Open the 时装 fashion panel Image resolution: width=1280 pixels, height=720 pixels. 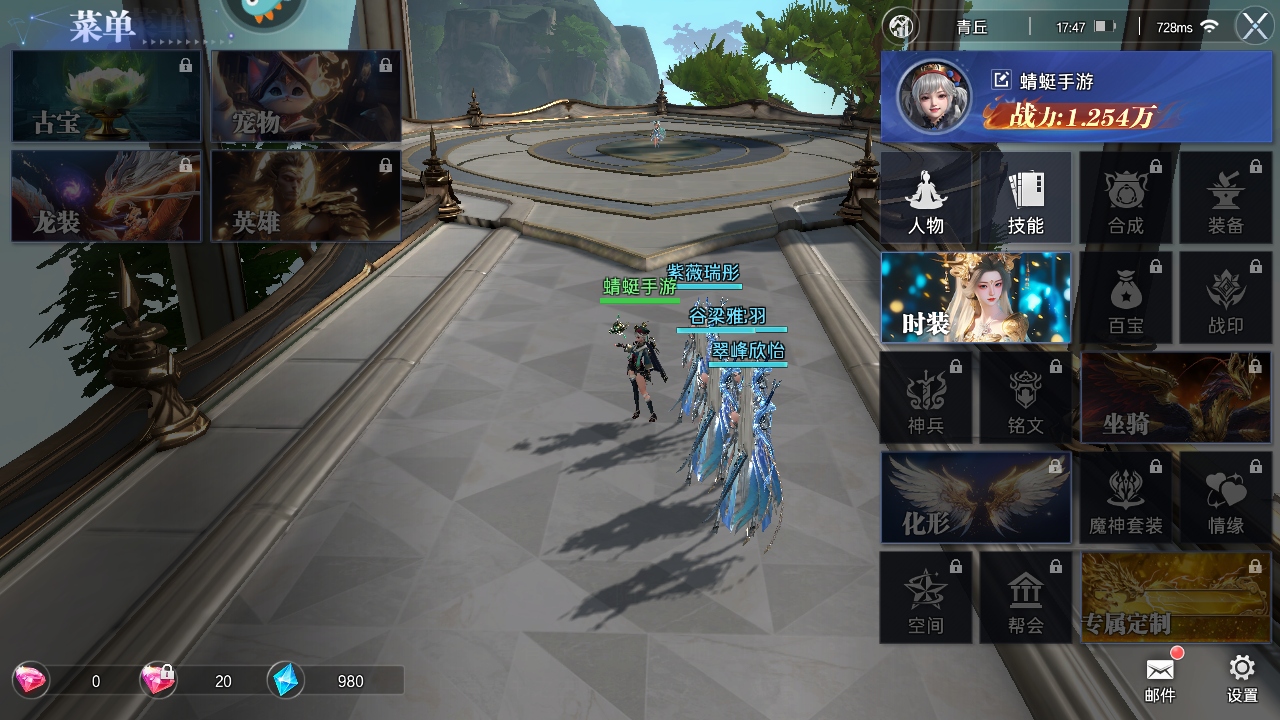click(976, 298)
